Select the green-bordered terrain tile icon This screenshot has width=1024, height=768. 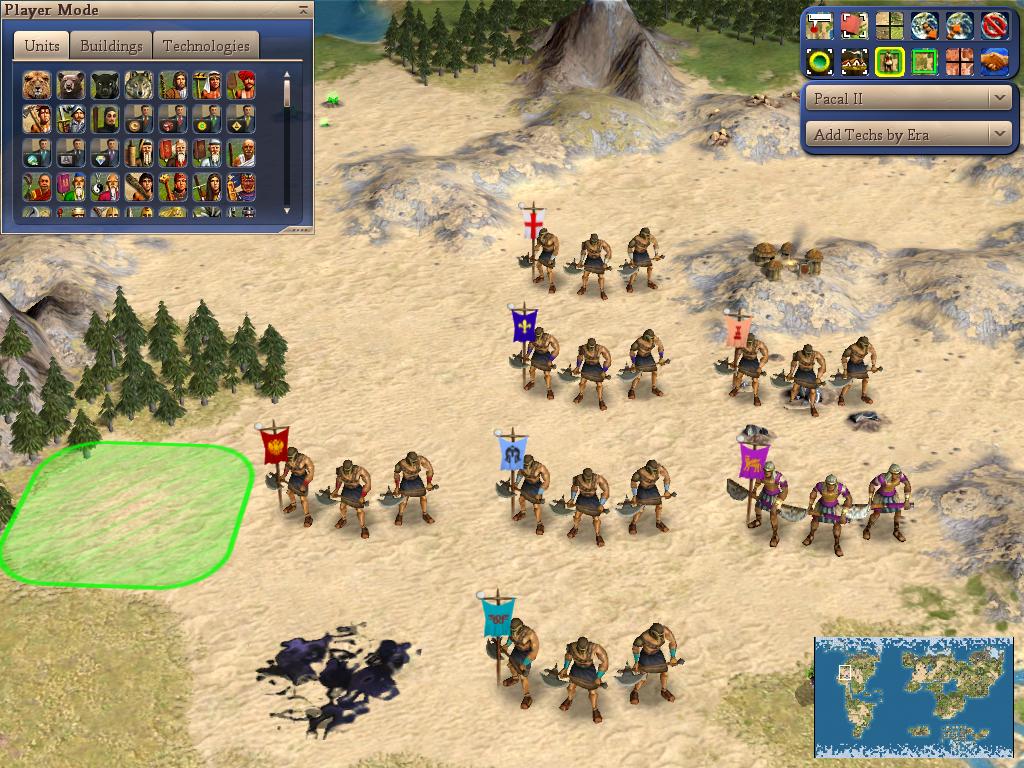pos(924,61)
